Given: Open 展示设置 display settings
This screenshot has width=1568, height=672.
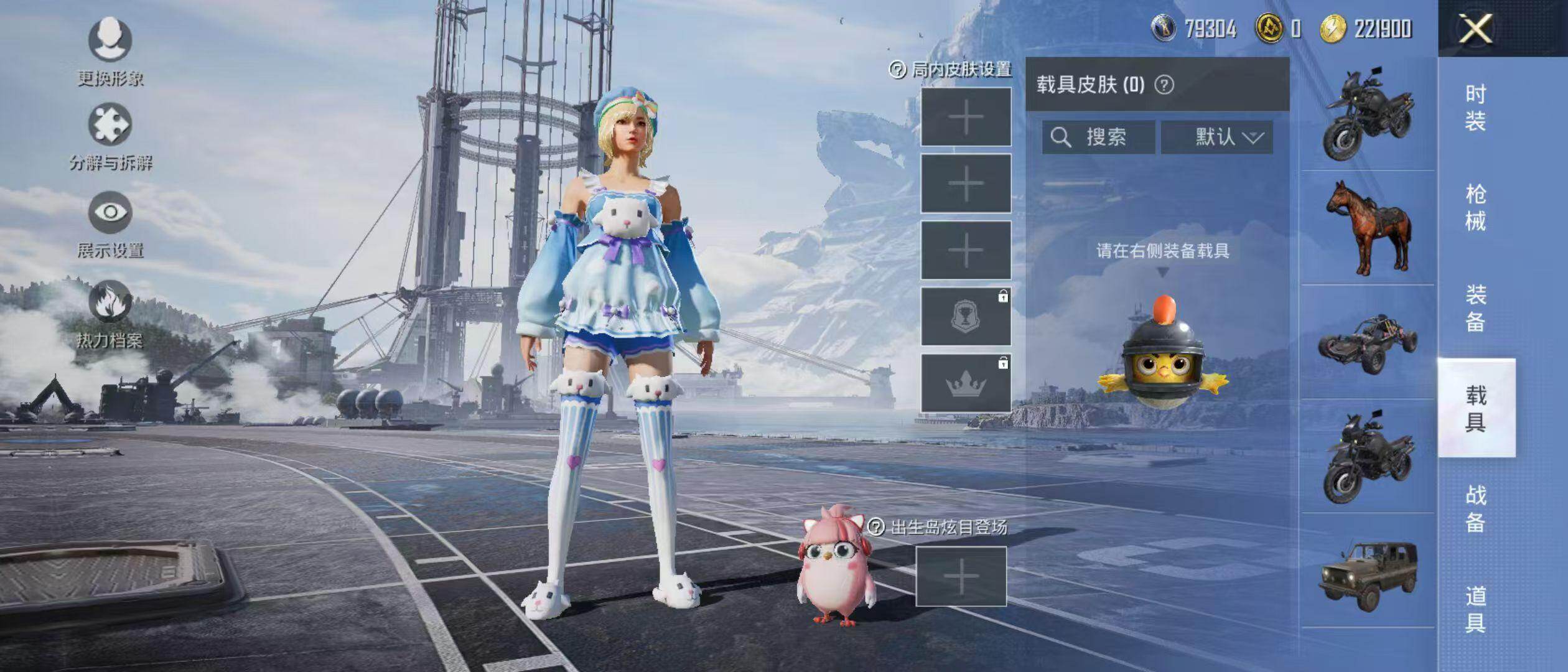Looking at the screenshot, I should [110, 213].
